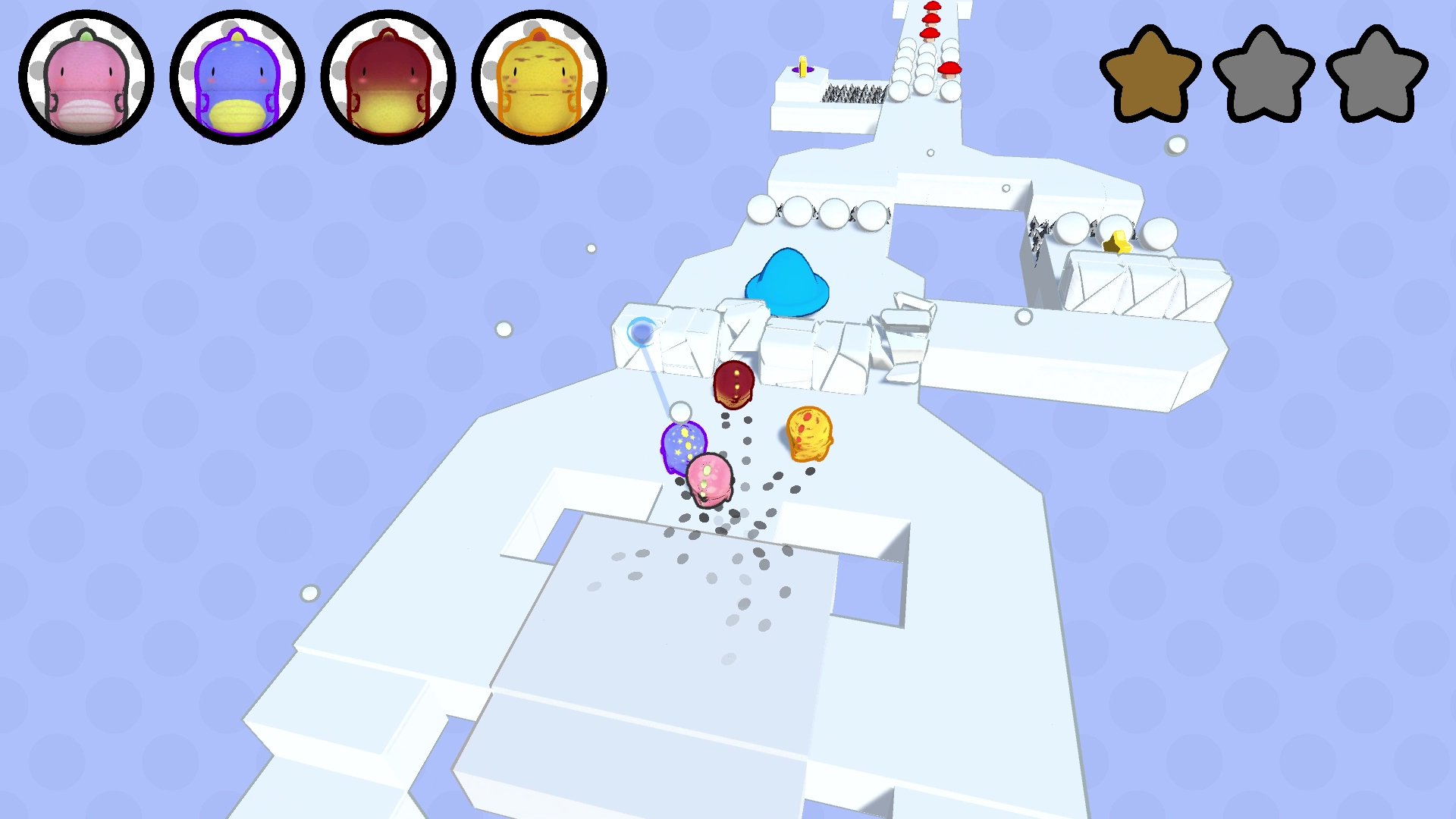Choose the dark red character portrait
The height and width of the screenshot is (819, 1456).
(x=388, y=77)
